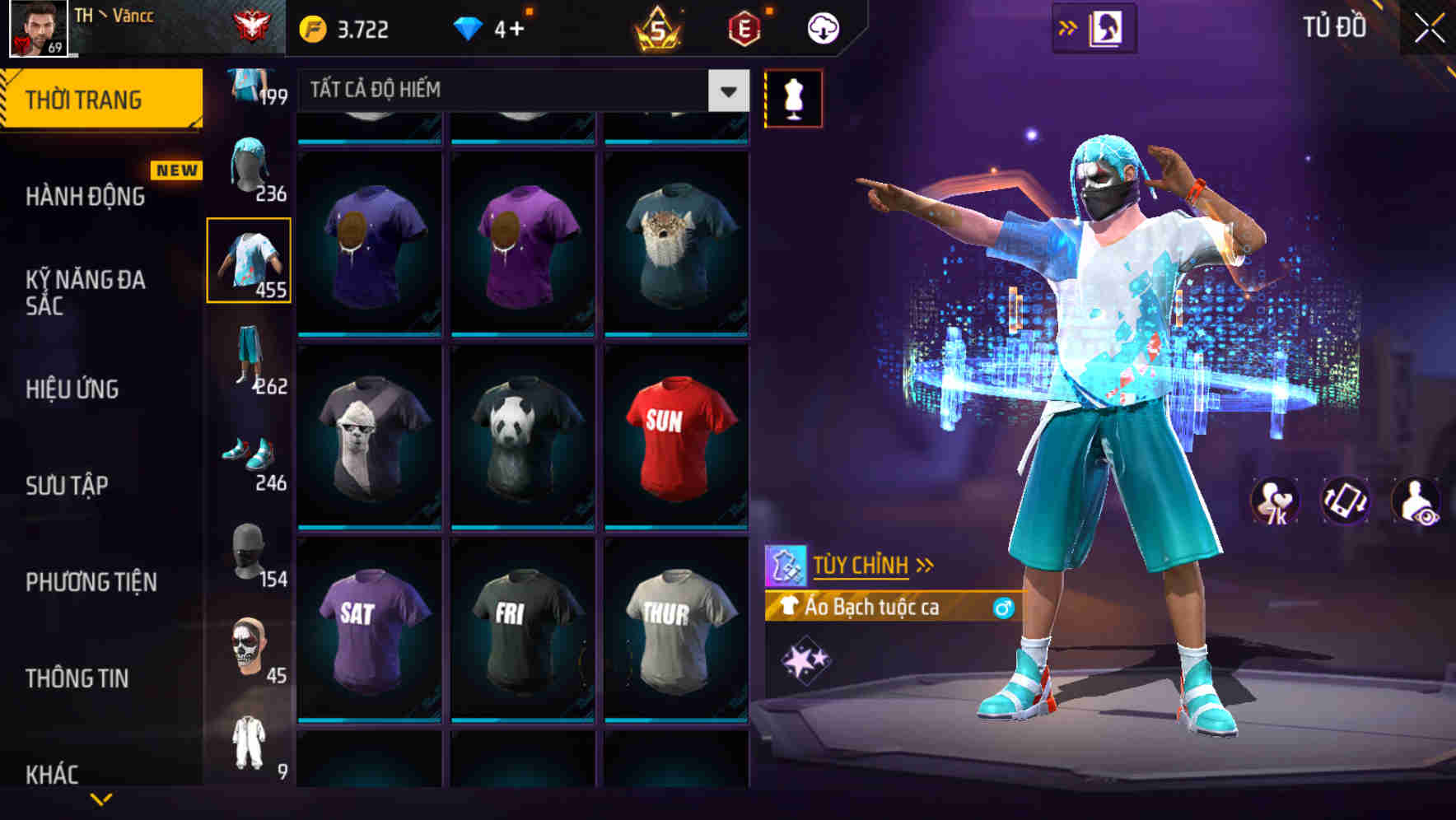Toggle the mannequin try-on icon

794,97
